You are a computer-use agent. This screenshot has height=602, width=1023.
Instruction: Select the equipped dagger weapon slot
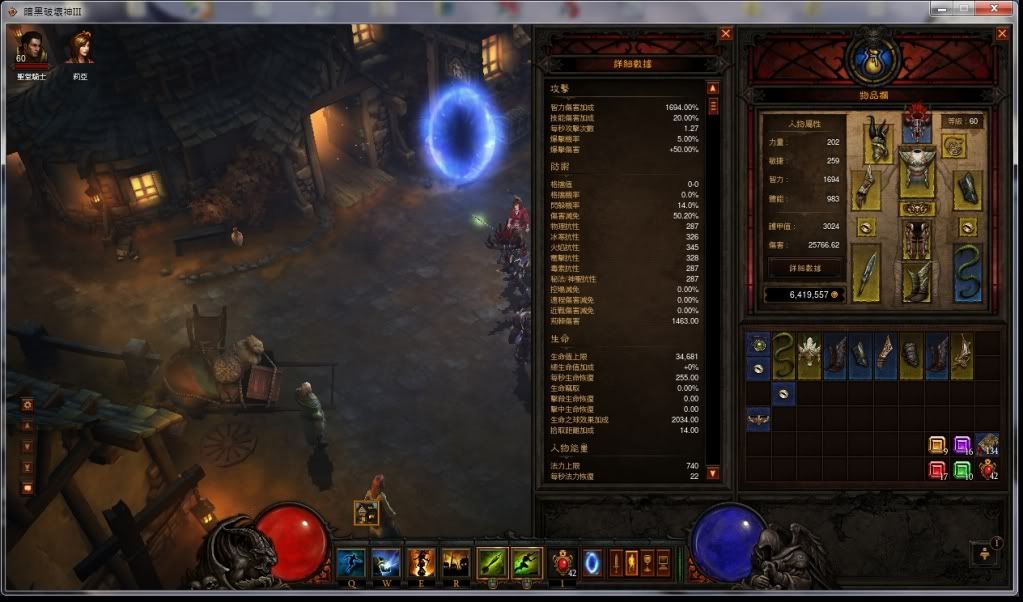tap(866, 271)
